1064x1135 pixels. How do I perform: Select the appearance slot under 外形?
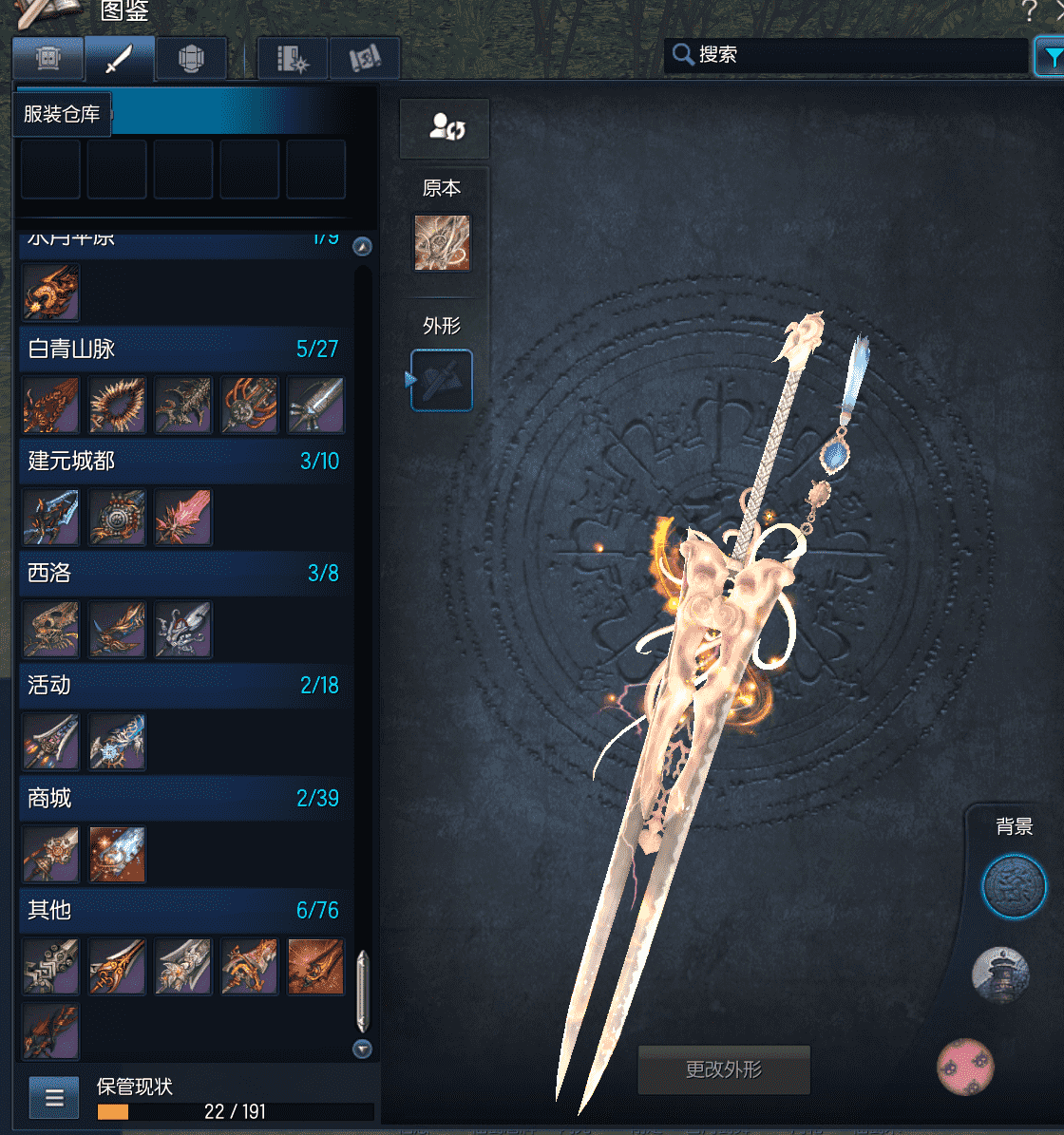tap(442, 380)
